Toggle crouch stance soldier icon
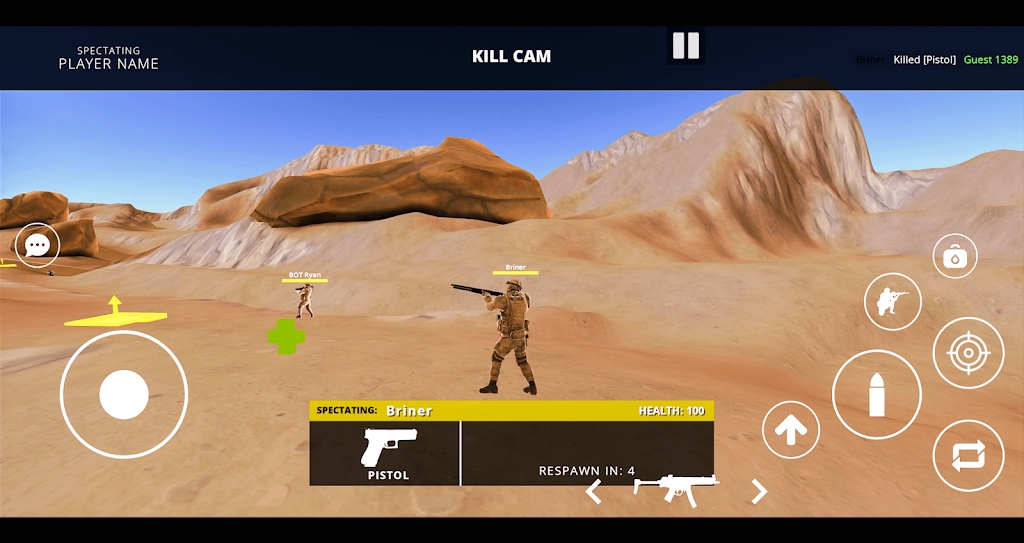 pos(892,301)
